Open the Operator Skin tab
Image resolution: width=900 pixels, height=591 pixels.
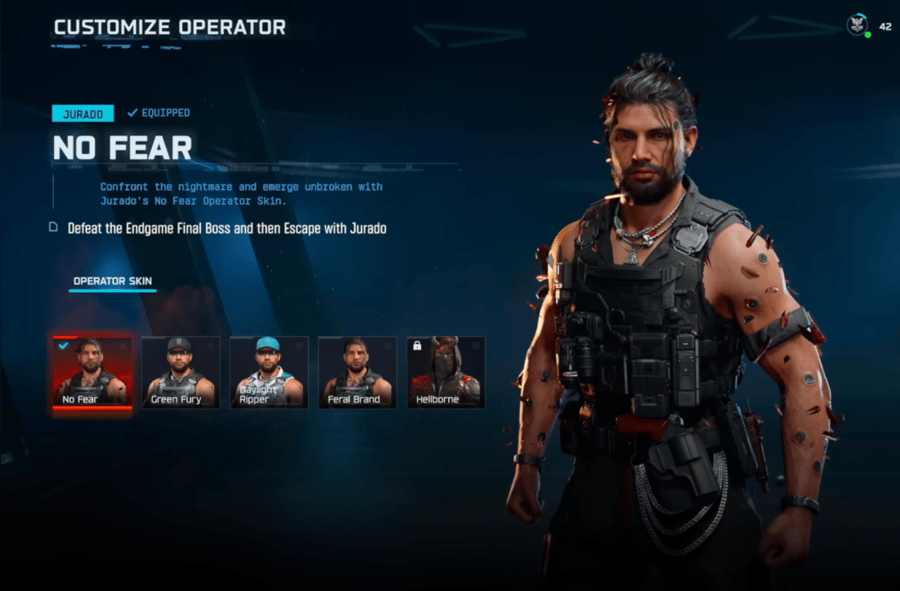(113, 281)
